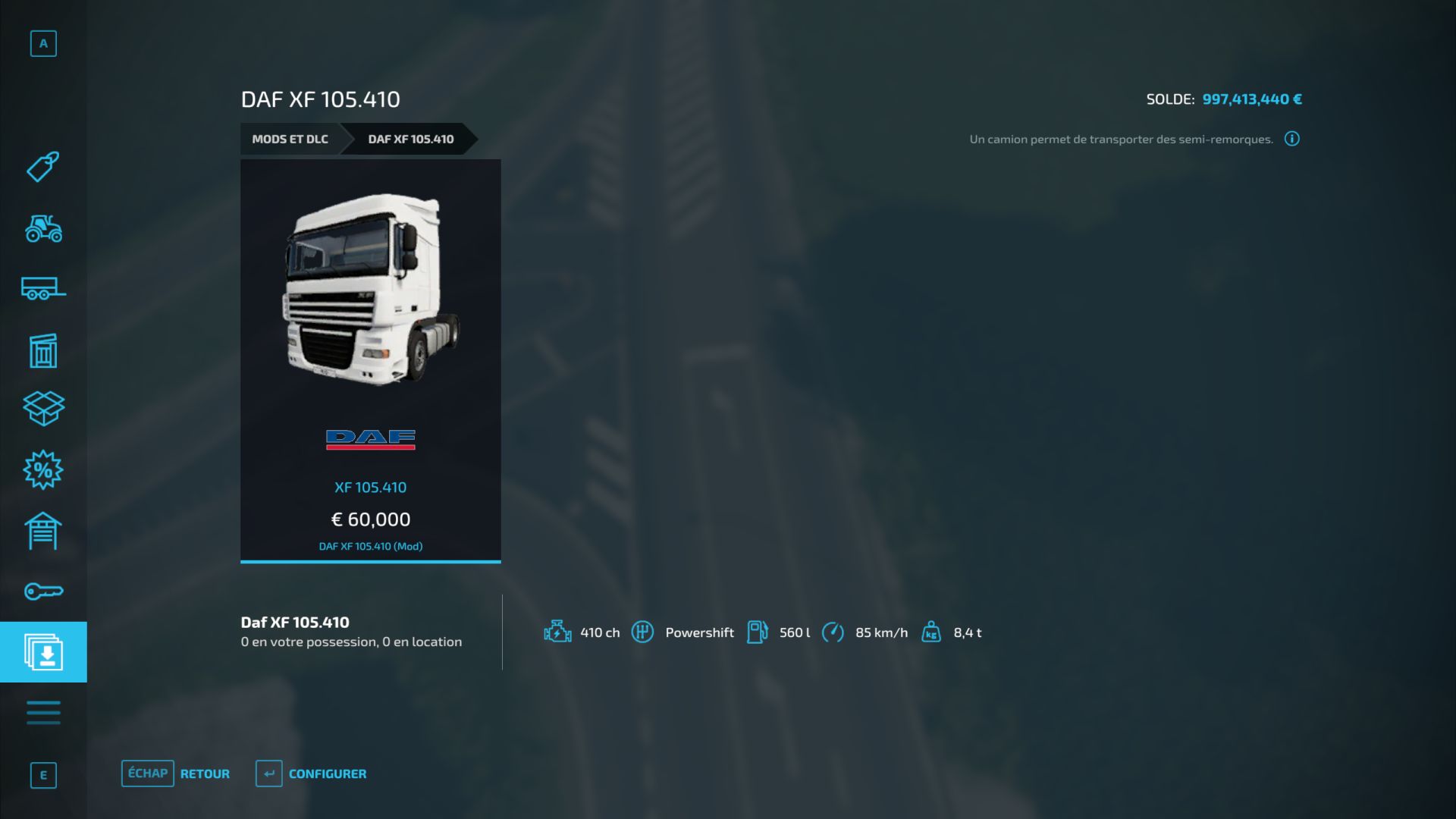Screen dimensions: 1456x819
Task: Click the A button at the top sidebar
Action: 43,43
